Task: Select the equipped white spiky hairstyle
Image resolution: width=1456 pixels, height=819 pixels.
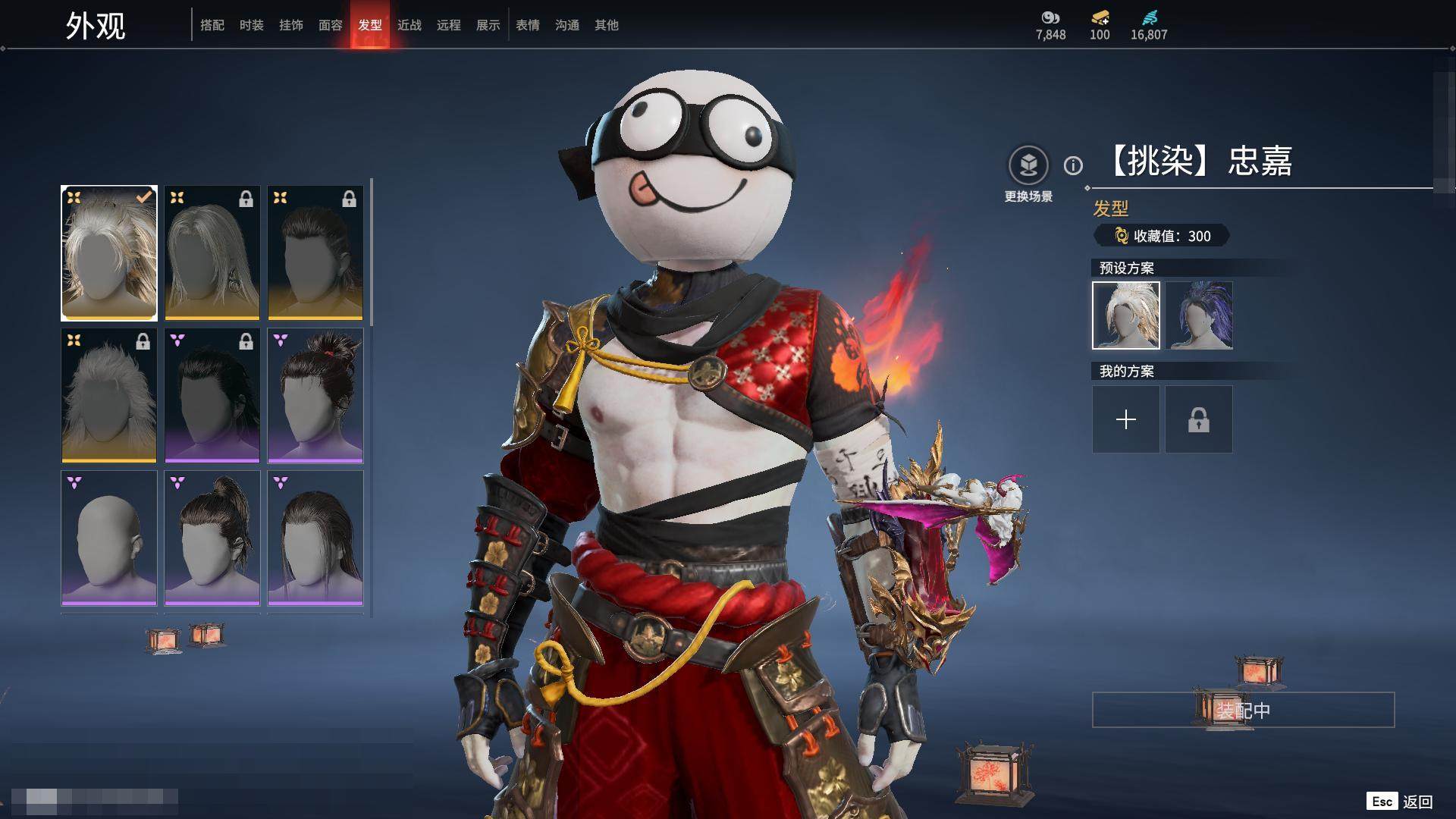Action: (x=109, y=253)
